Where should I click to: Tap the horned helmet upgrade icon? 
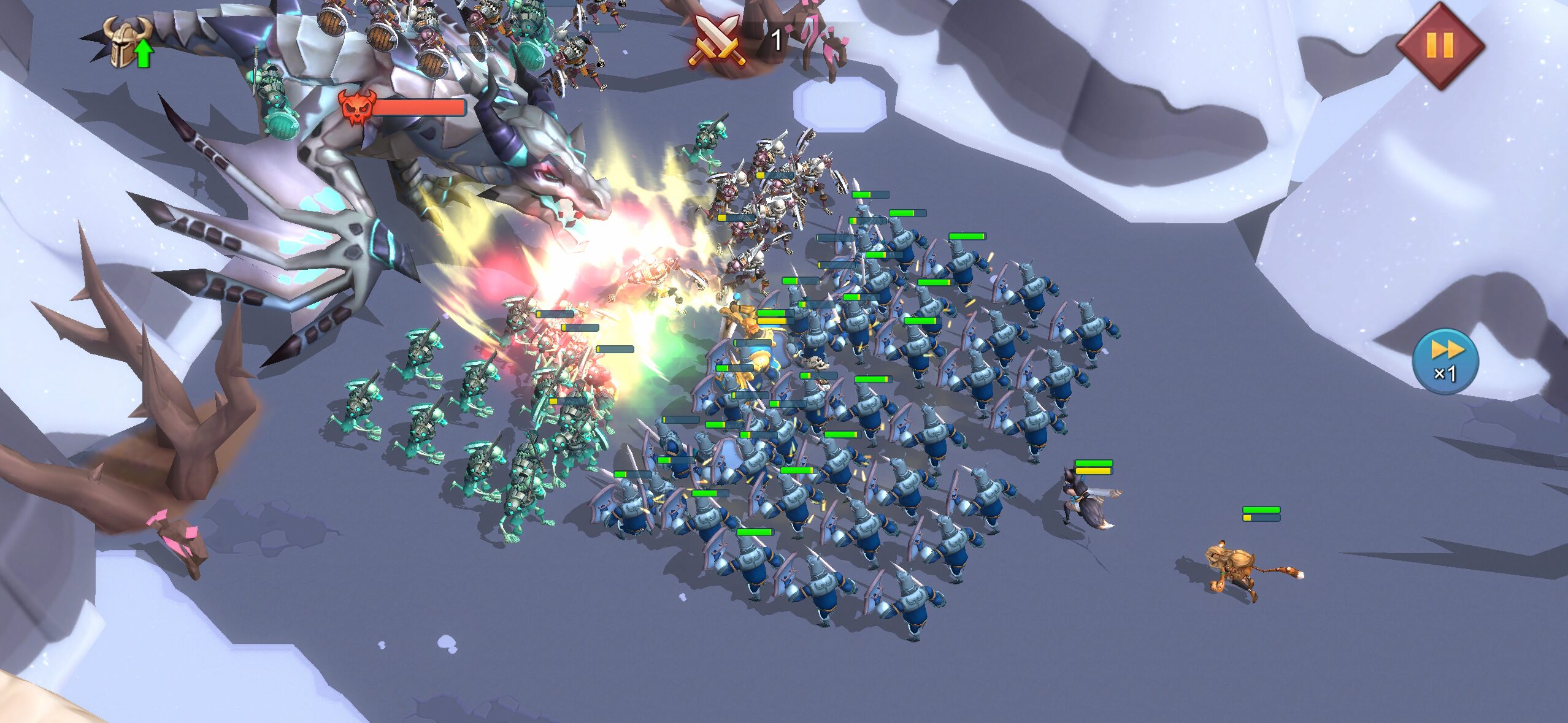(x=128, y=42)
